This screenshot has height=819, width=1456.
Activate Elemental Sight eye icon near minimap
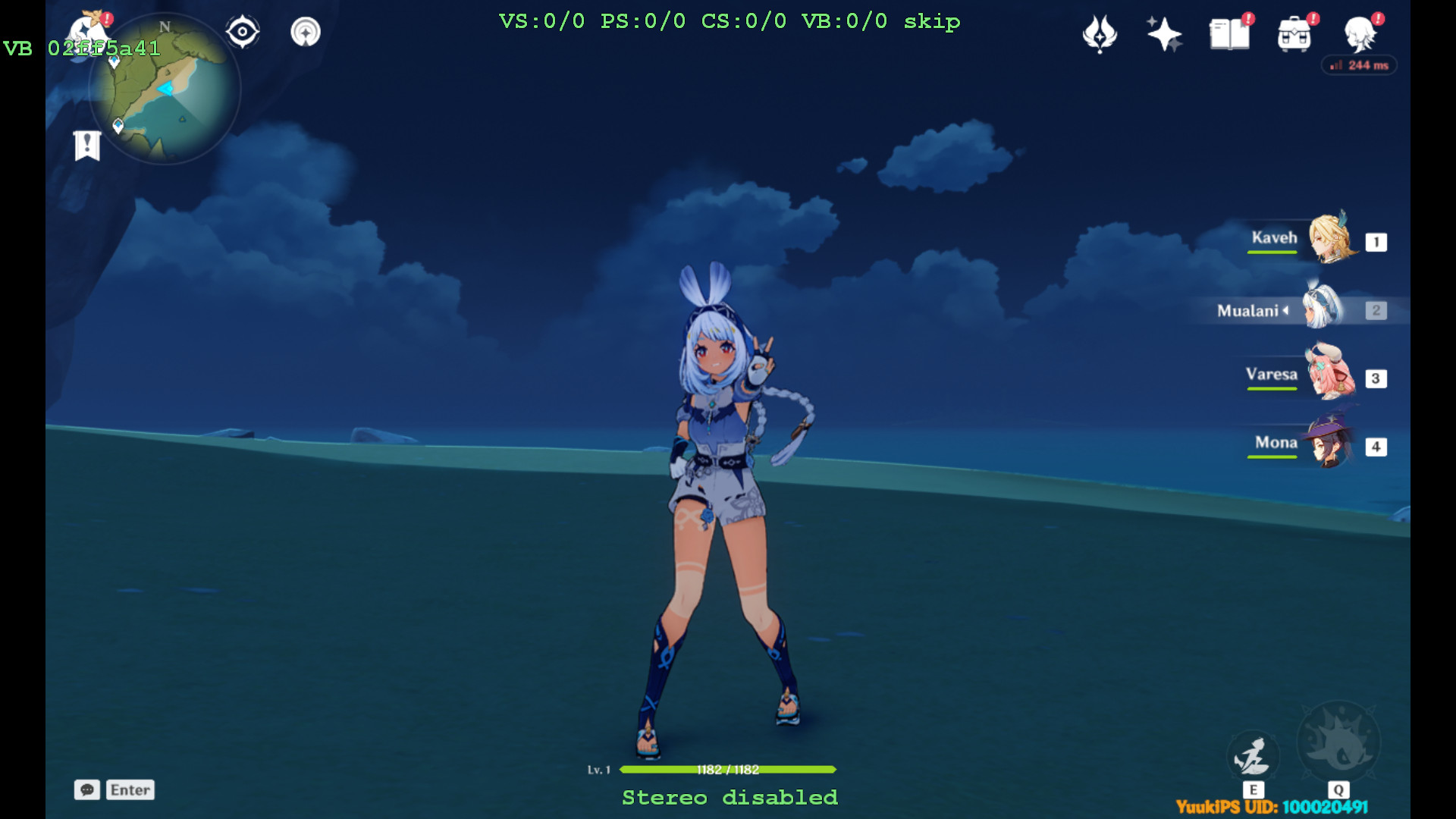pyautogui.click(x=242, y=30)
